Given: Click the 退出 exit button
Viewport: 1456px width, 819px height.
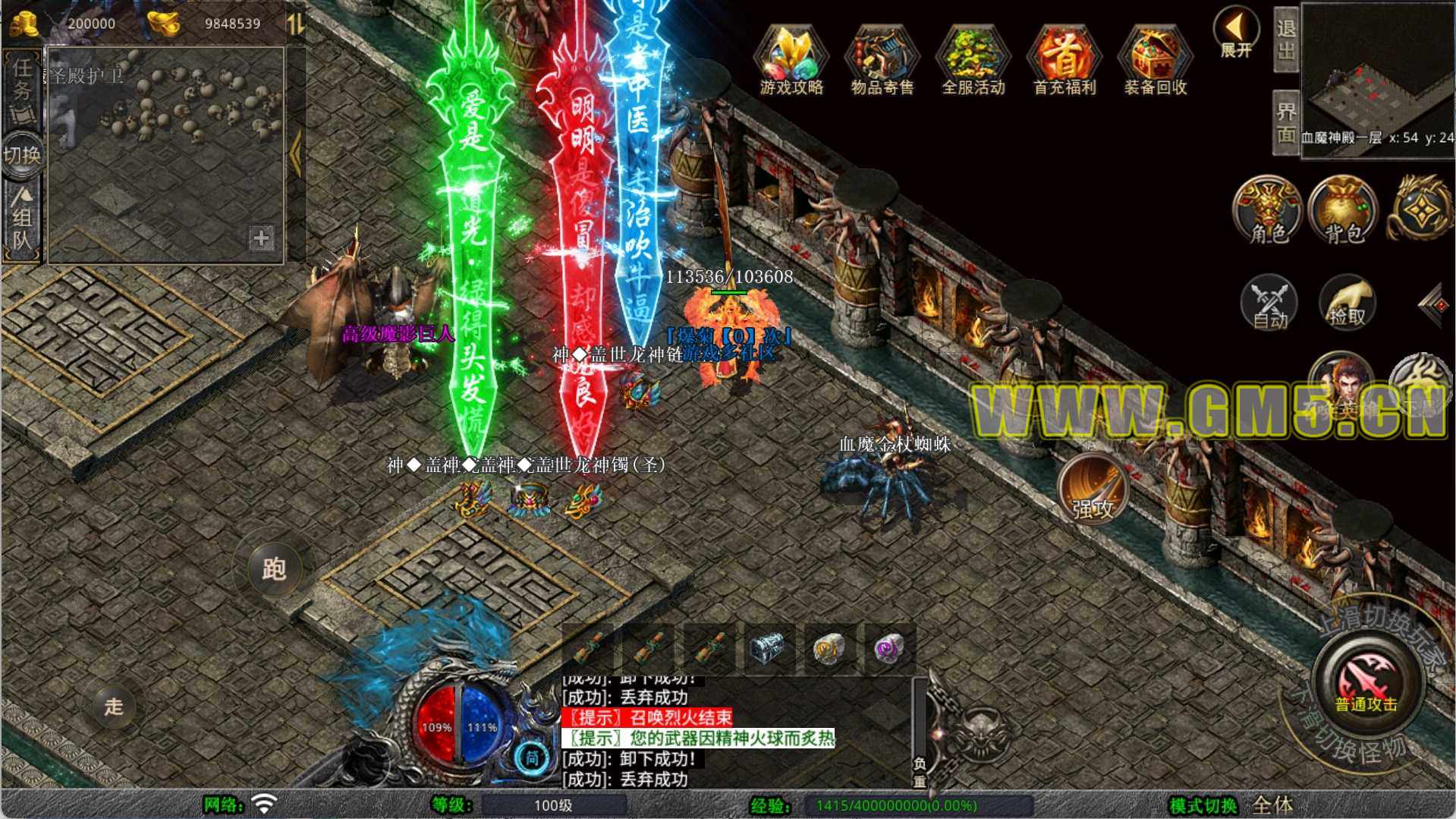Looking at the screenshot, I should click(1286, 39).
